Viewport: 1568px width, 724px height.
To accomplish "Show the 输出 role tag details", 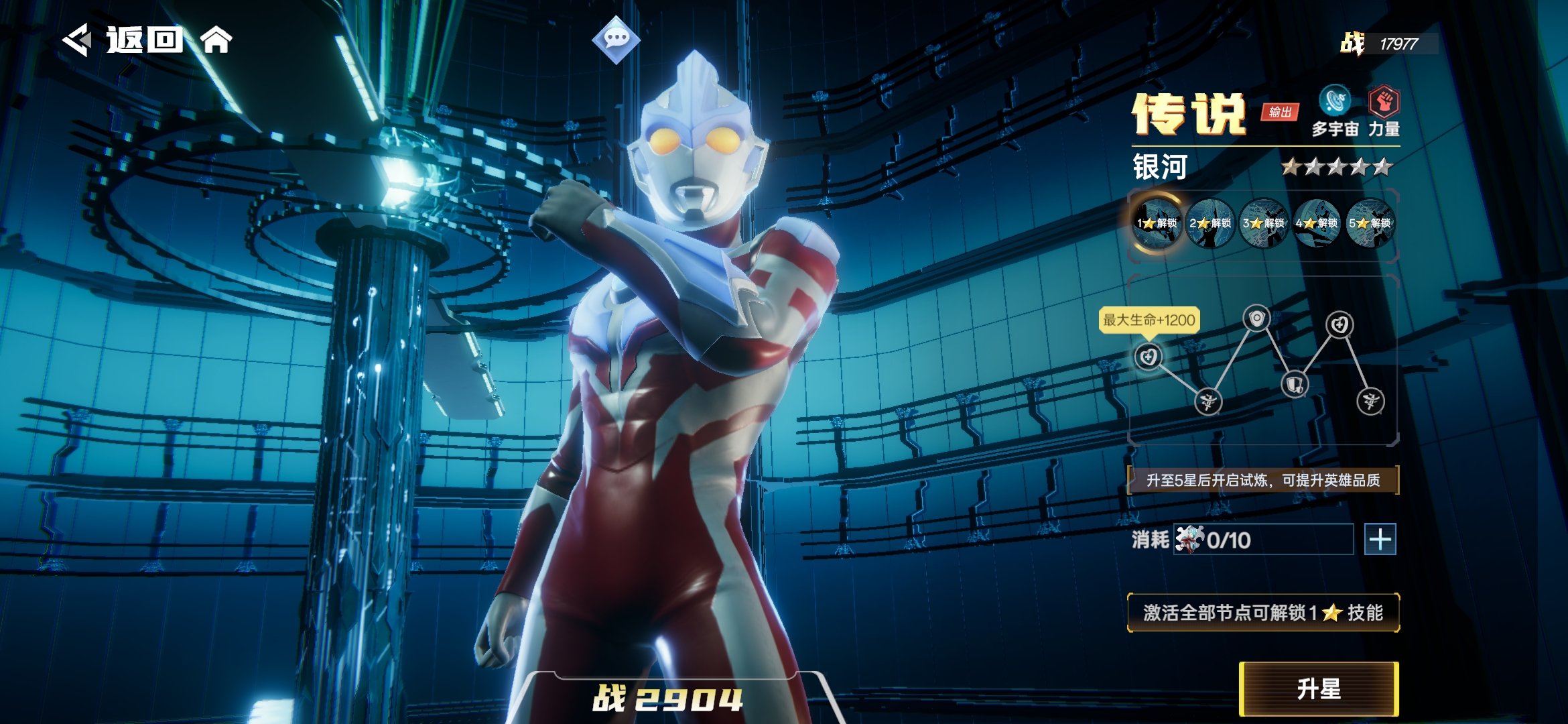I will tap(1280, 112).
